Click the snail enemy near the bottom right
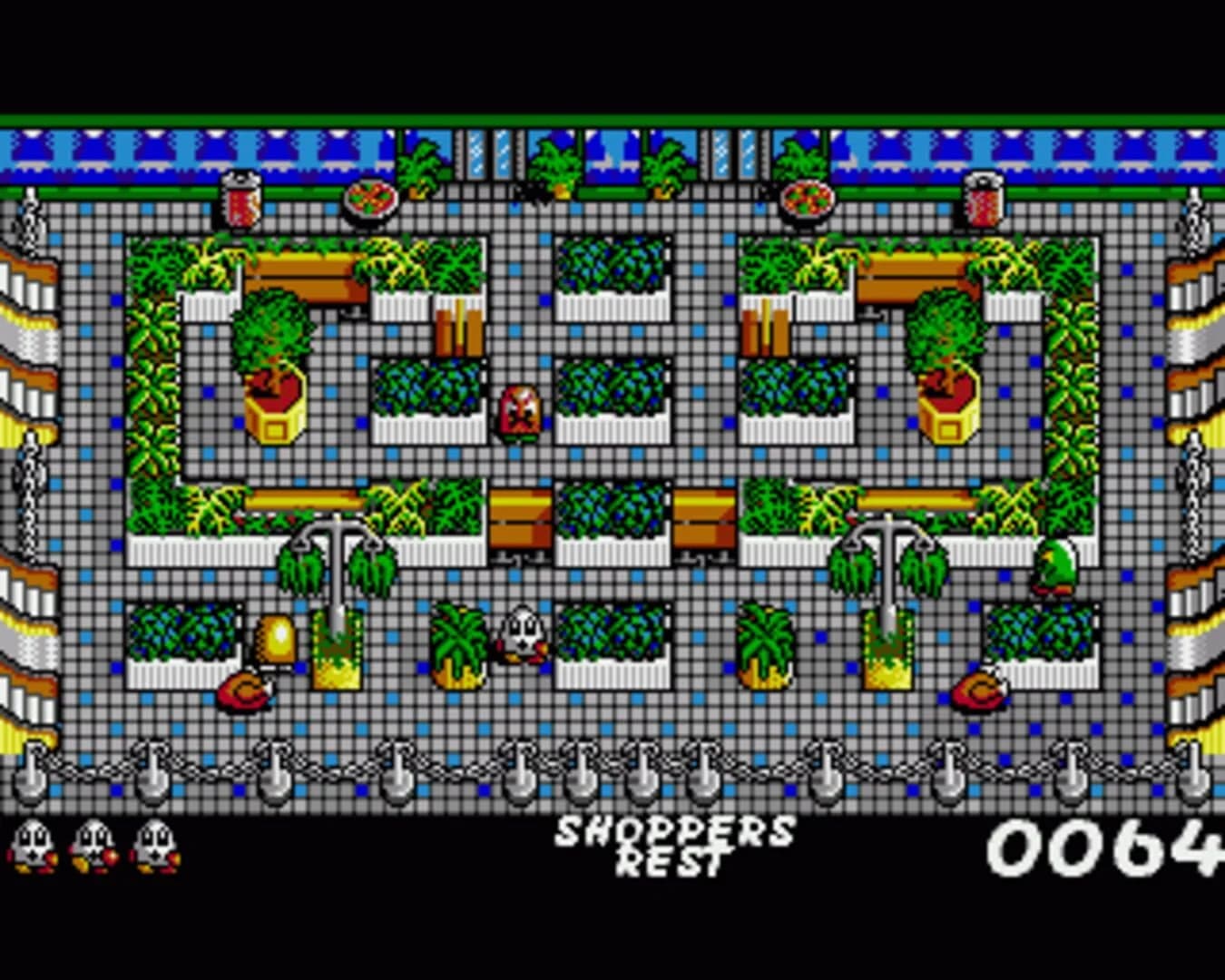The image size is (1225, 980). point(978,694)
